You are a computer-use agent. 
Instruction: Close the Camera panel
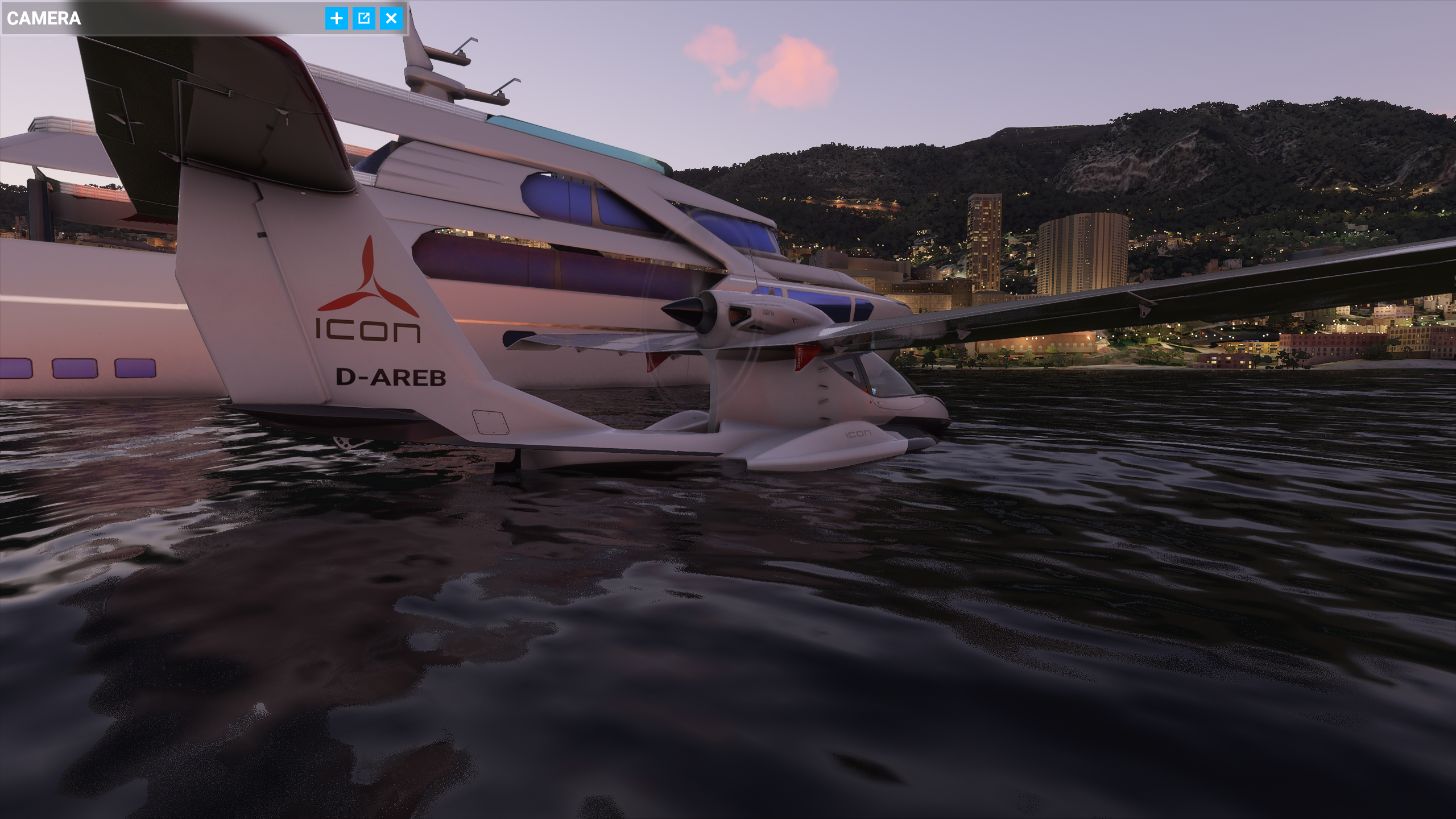tap(392, 18)
